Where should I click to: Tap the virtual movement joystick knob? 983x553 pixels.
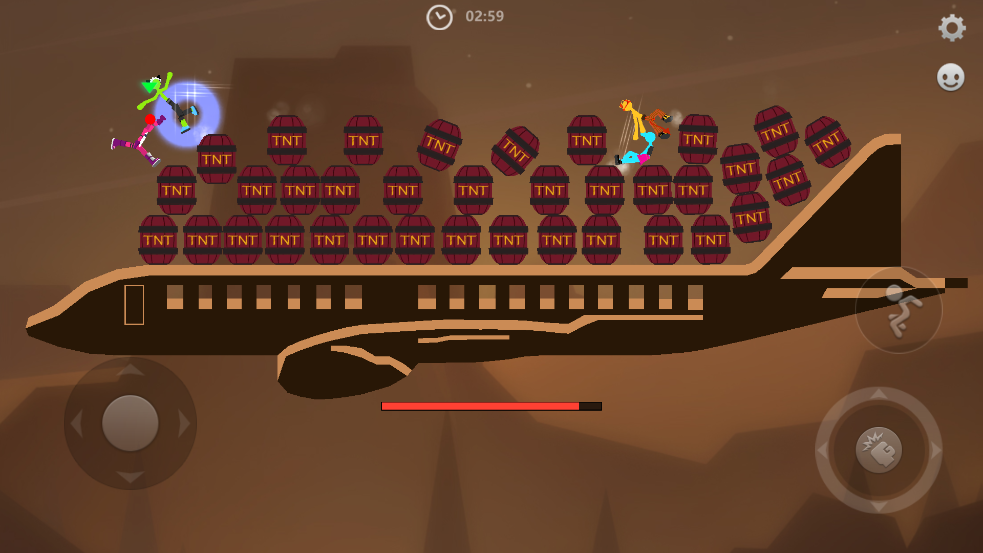(x=130, y=423)
